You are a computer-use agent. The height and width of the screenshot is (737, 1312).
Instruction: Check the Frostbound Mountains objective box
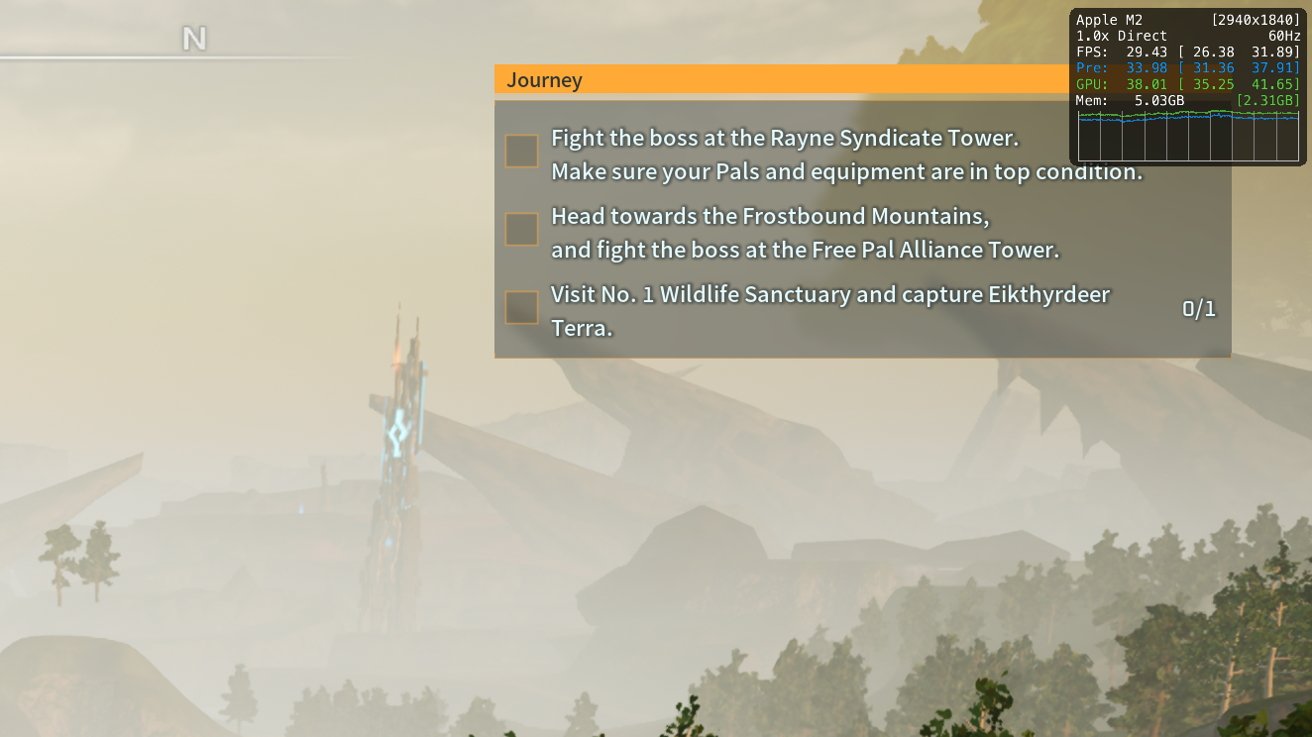point(521,229)
